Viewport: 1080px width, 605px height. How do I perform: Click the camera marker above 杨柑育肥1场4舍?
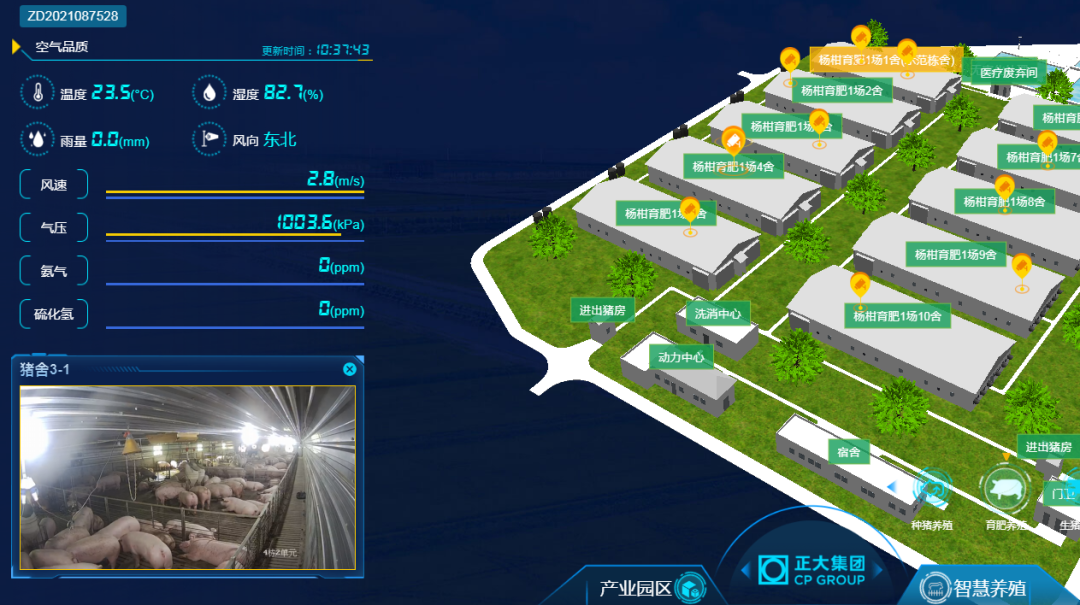coord(733,140)
